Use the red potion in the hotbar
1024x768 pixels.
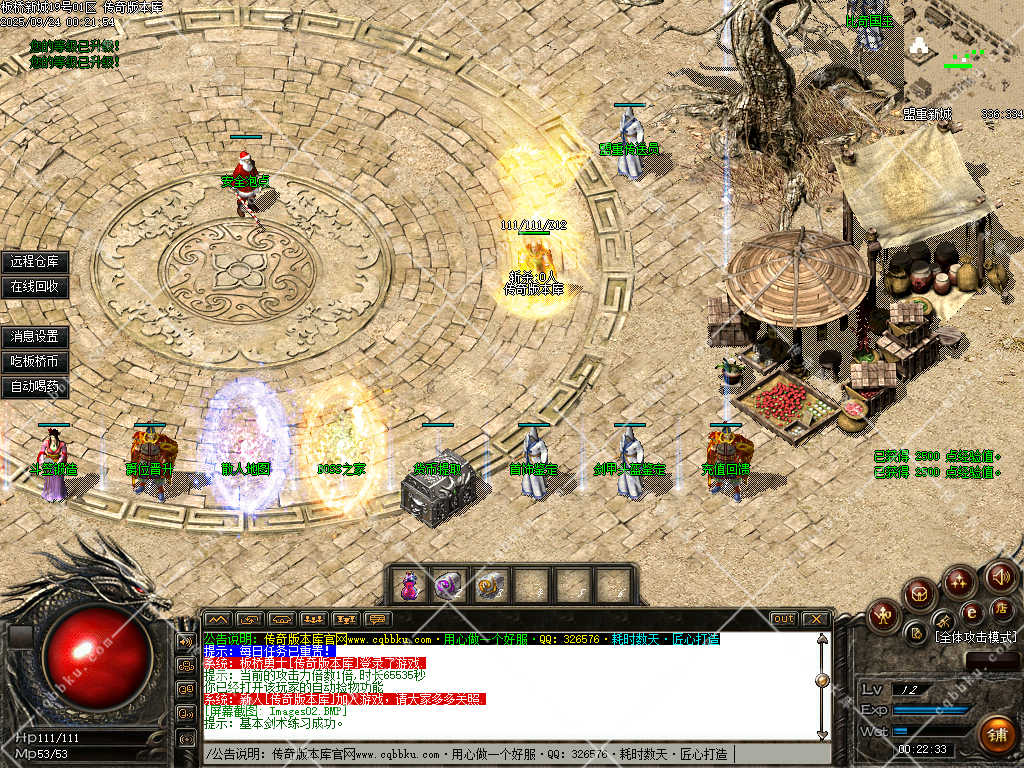(x=409, y=585)
